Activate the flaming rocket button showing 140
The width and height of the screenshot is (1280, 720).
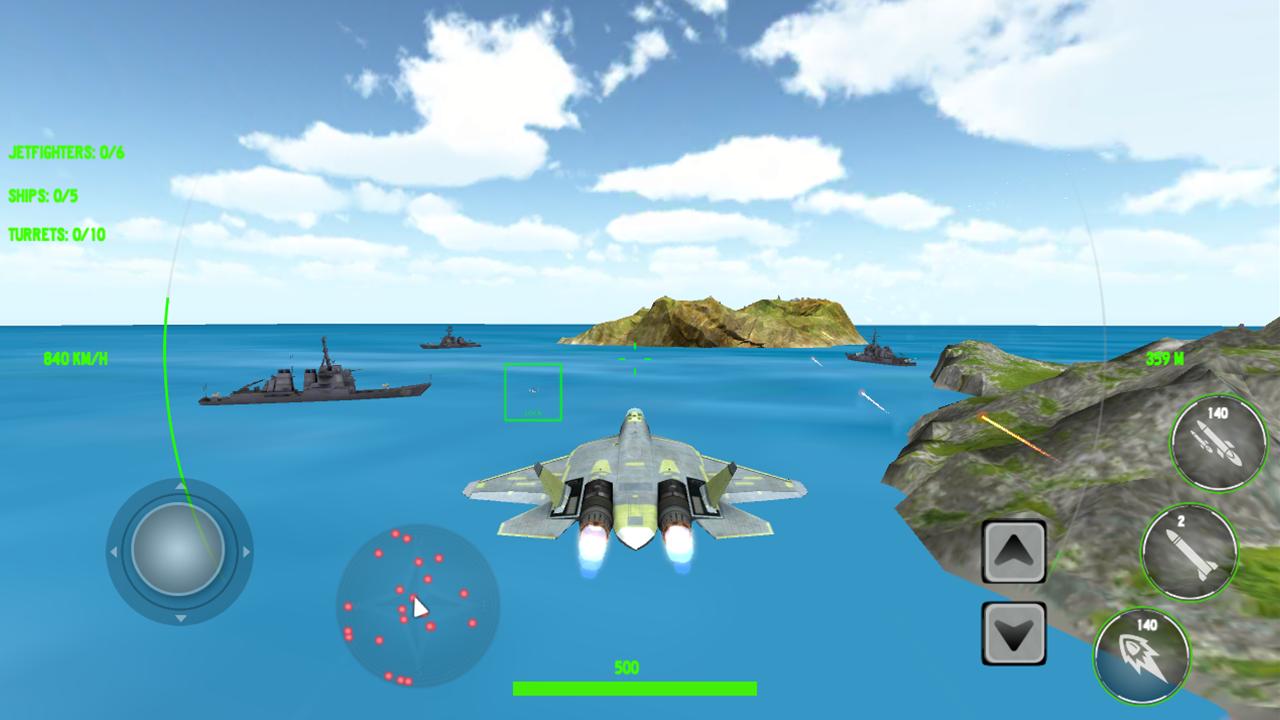[x=1142, y=656]
